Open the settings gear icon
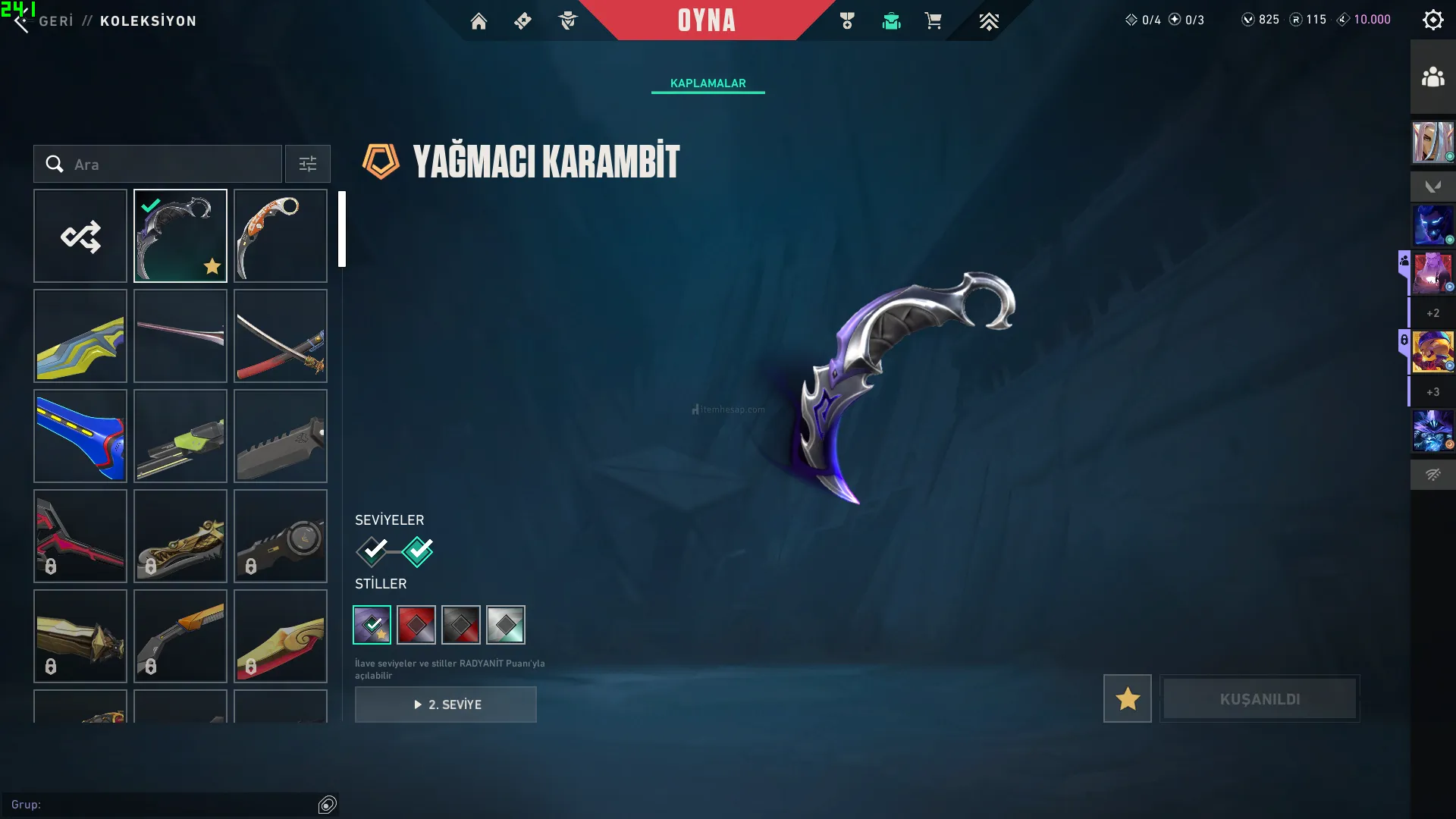This screenshot has width=1456, height=819. point(1432,20)
